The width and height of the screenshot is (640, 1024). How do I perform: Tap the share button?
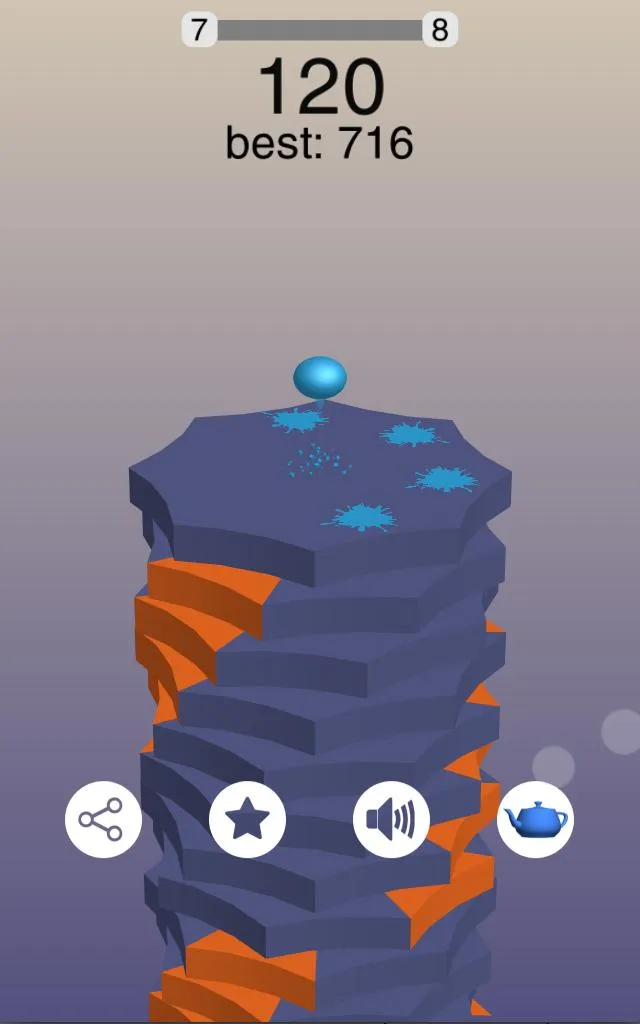103,820
